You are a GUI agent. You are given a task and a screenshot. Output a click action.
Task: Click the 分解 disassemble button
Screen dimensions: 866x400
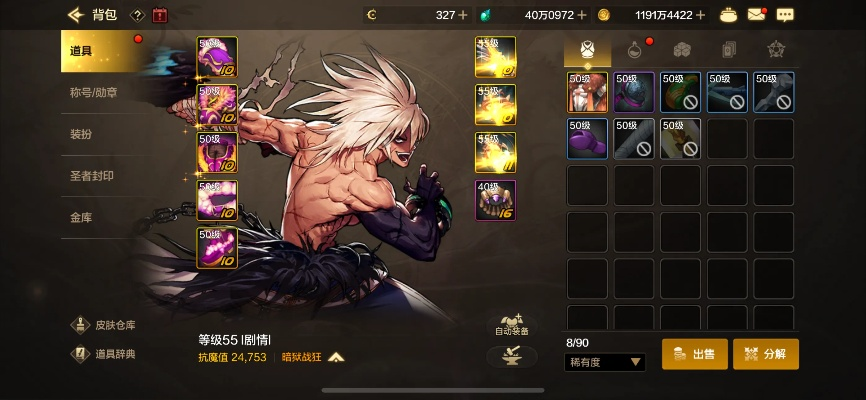point(766,354)
